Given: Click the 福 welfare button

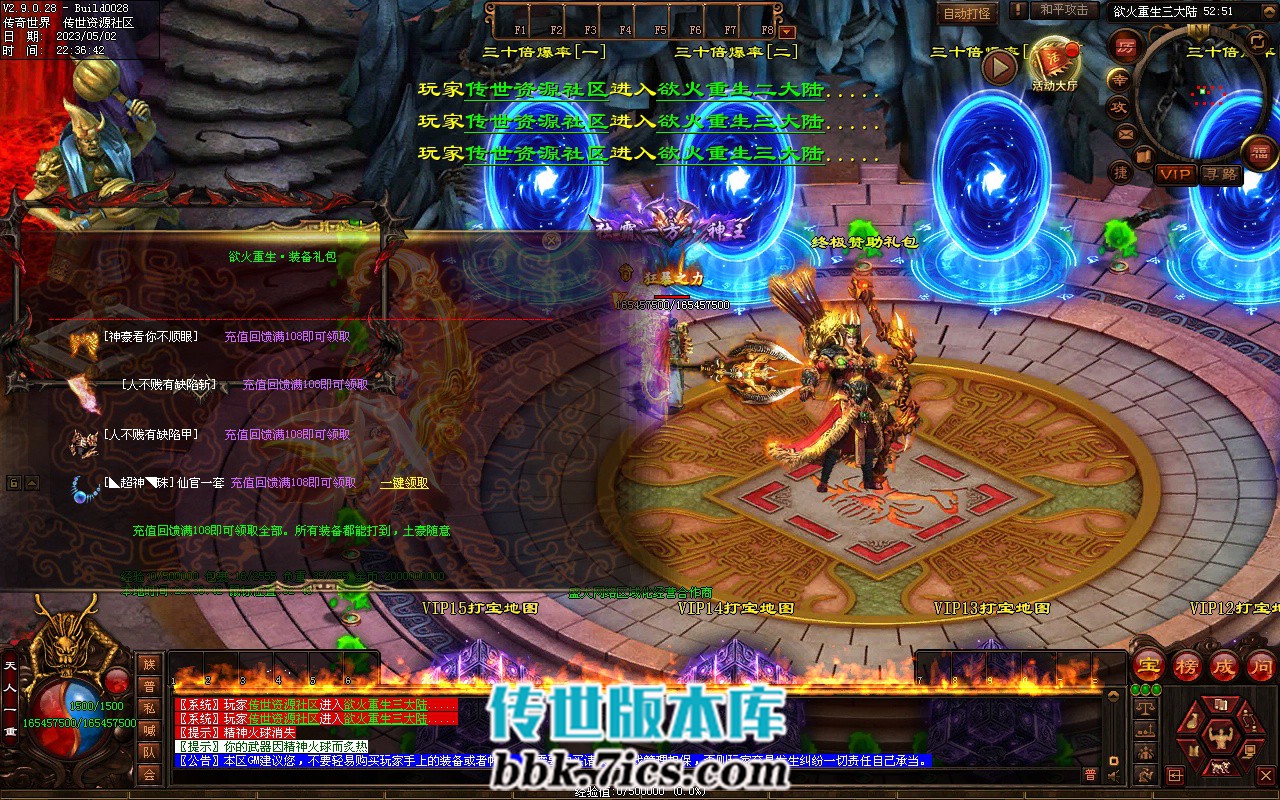Looking at the screenshot, I should 1259,151.
